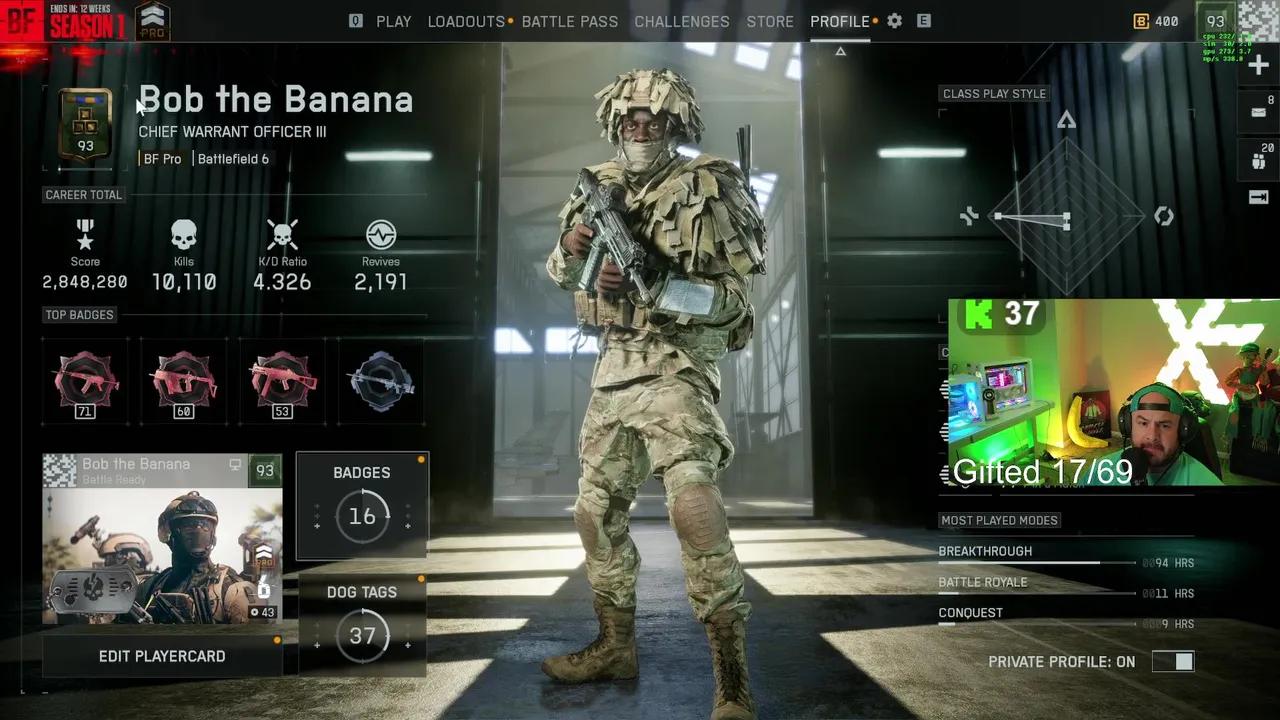The height and width of the screenshot is (720, 1280).
Task: Open the BADGES panel showing 16
Action: (x=362, y=505)
